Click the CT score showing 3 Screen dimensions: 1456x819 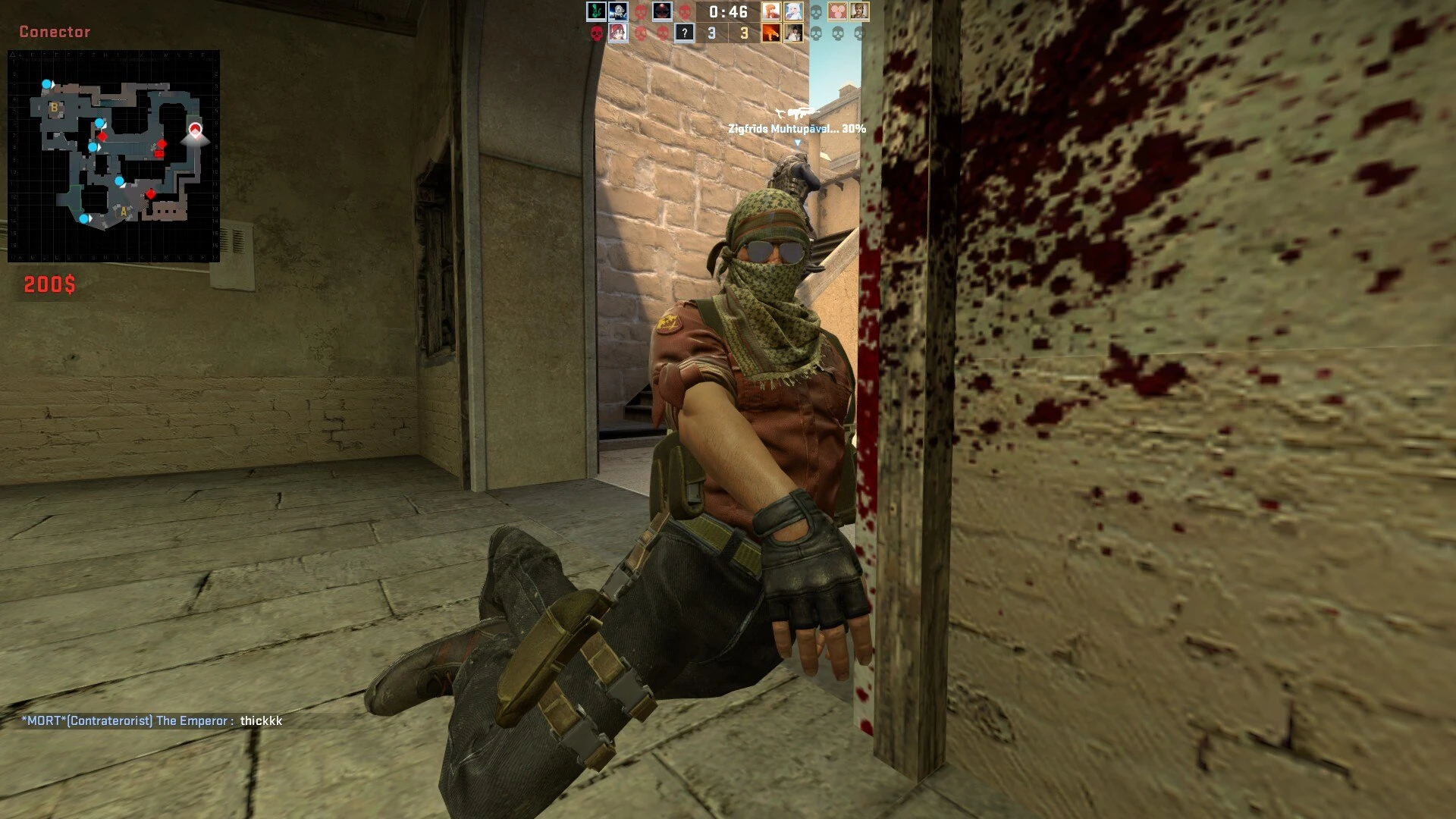point(711,33)
